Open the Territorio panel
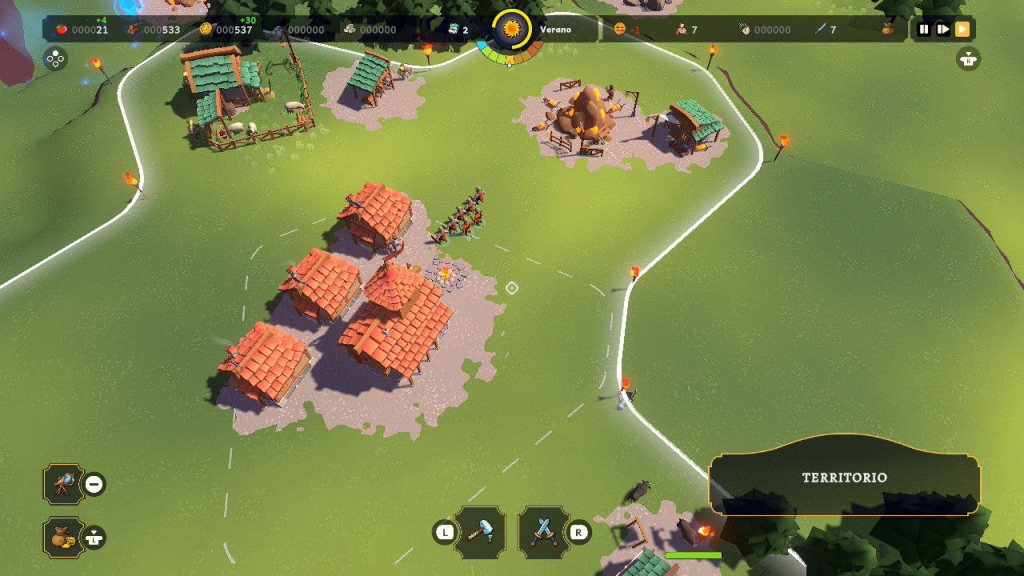This screenshot has height=576, width=1024. point(844,477)
